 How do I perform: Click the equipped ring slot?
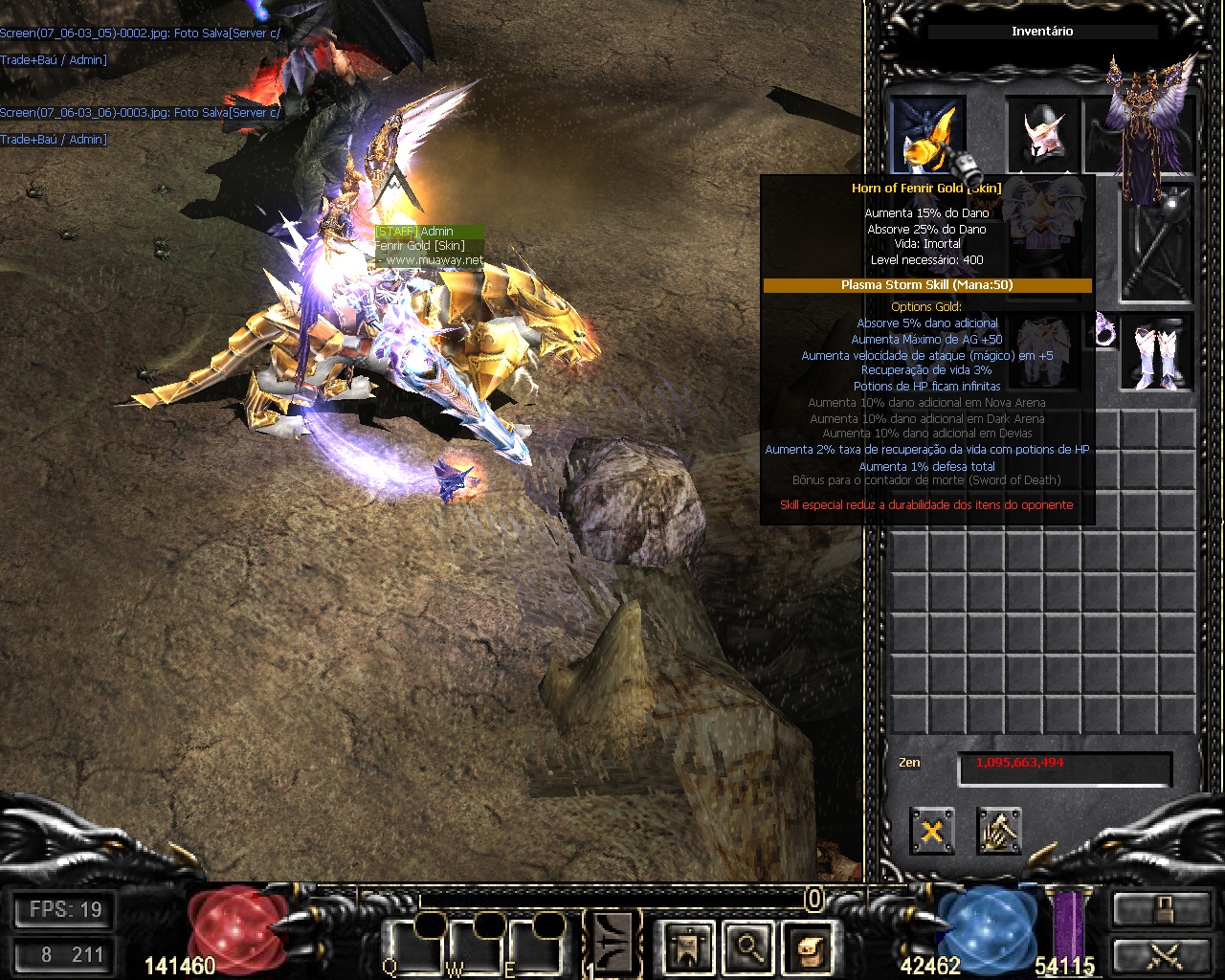1106,330
